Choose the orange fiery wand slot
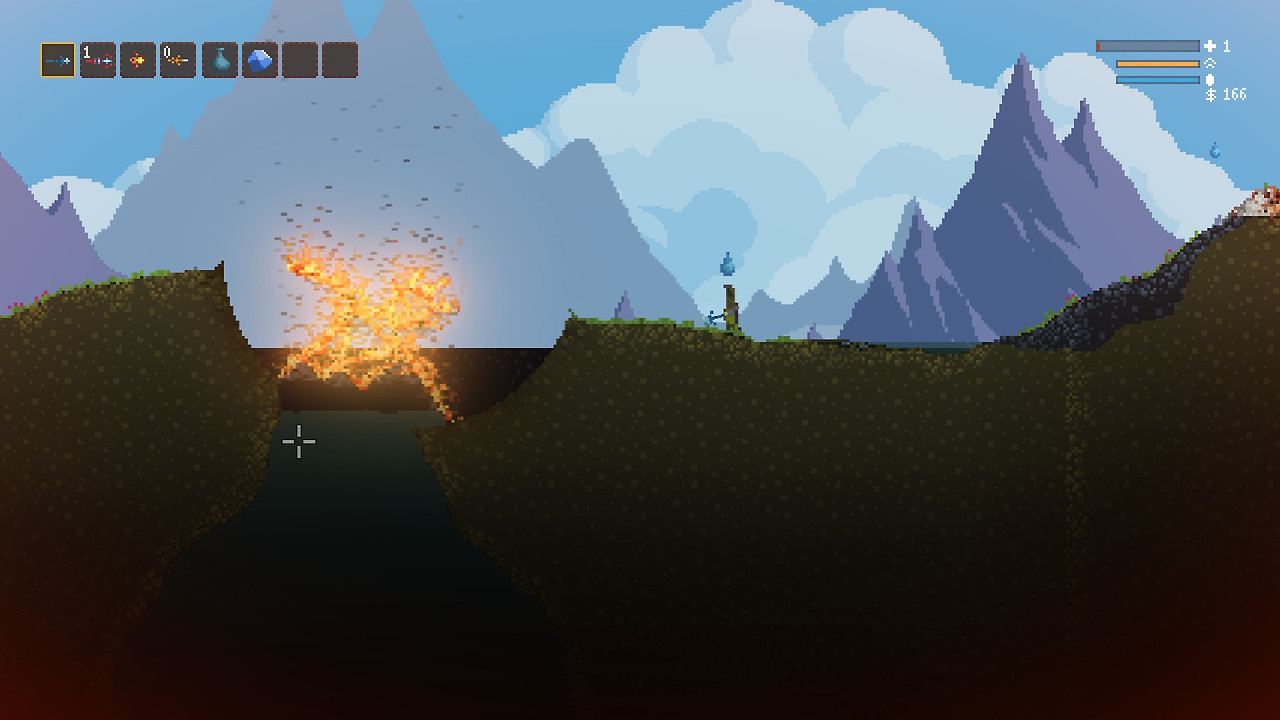The height and width of the screenshot is (720, 1280). [x=138, y=60]
